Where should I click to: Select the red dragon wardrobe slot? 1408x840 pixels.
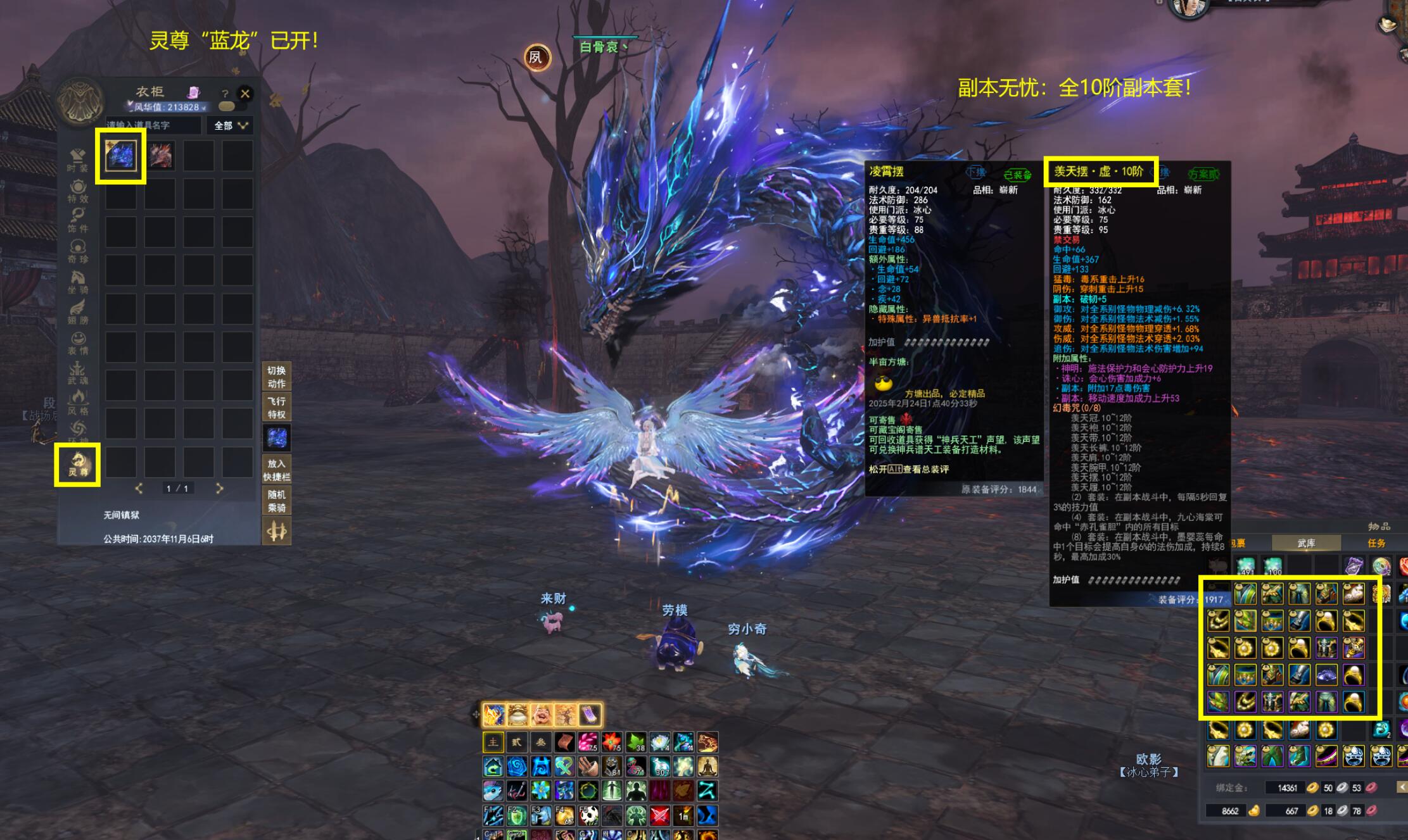tap(160, 156)
